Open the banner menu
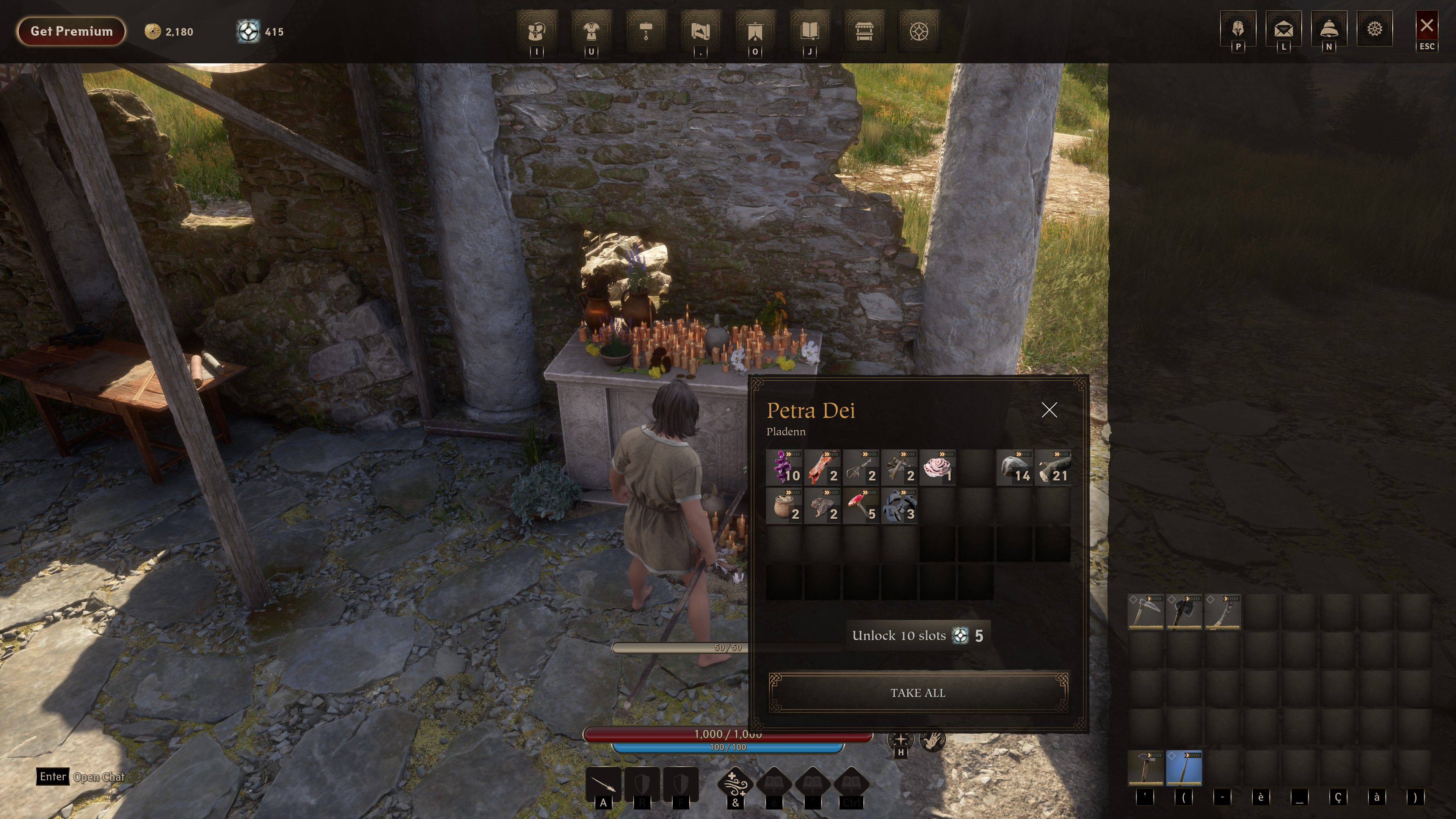 [755, 31]
